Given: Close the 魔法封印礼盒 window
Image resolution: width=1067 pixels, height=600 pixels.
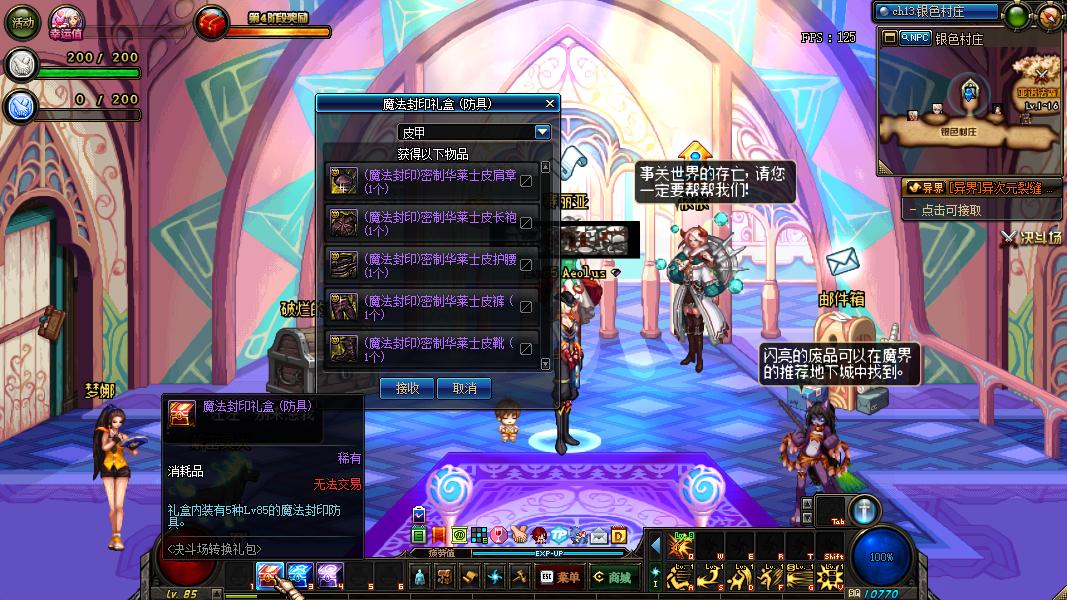Looking at the screenshot, I should (x=549, y=103).
